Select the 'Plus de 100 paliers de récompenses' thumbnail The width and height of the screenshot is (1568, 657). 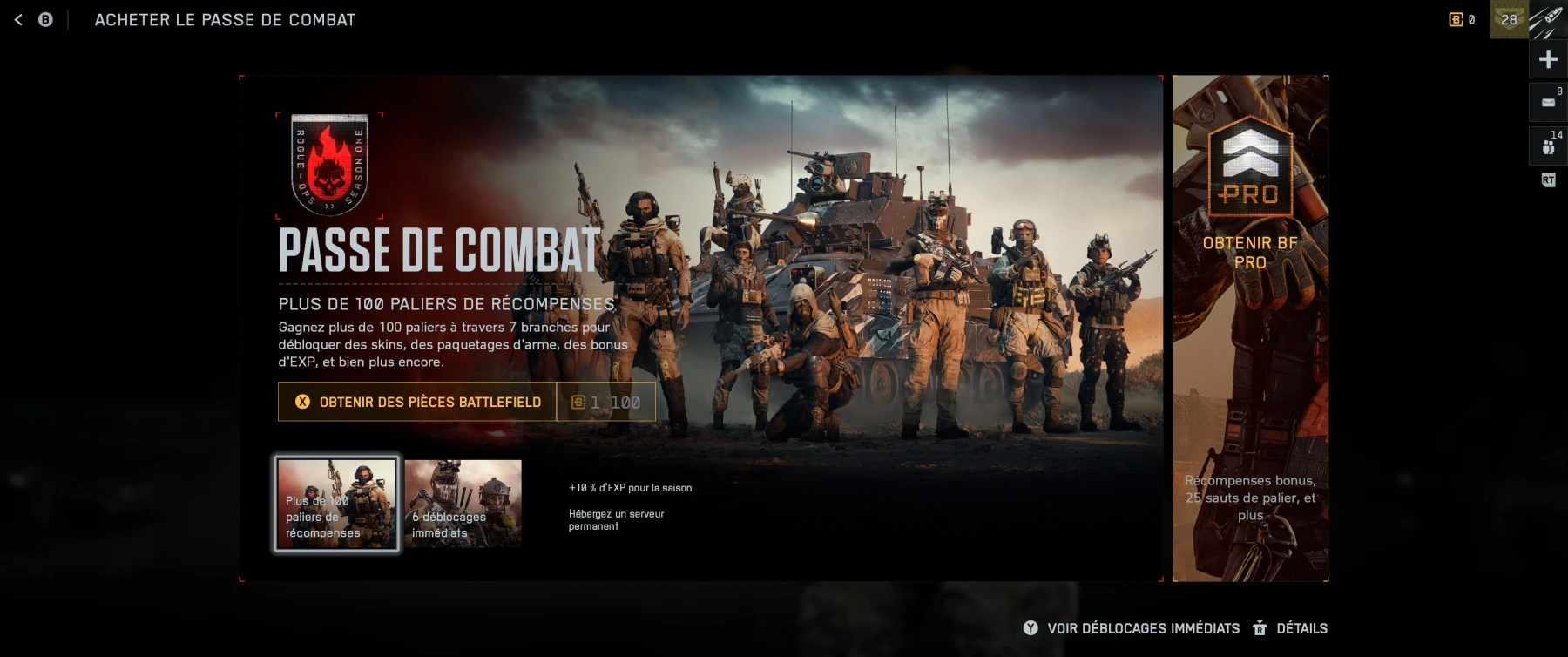[x=337, y=504]
